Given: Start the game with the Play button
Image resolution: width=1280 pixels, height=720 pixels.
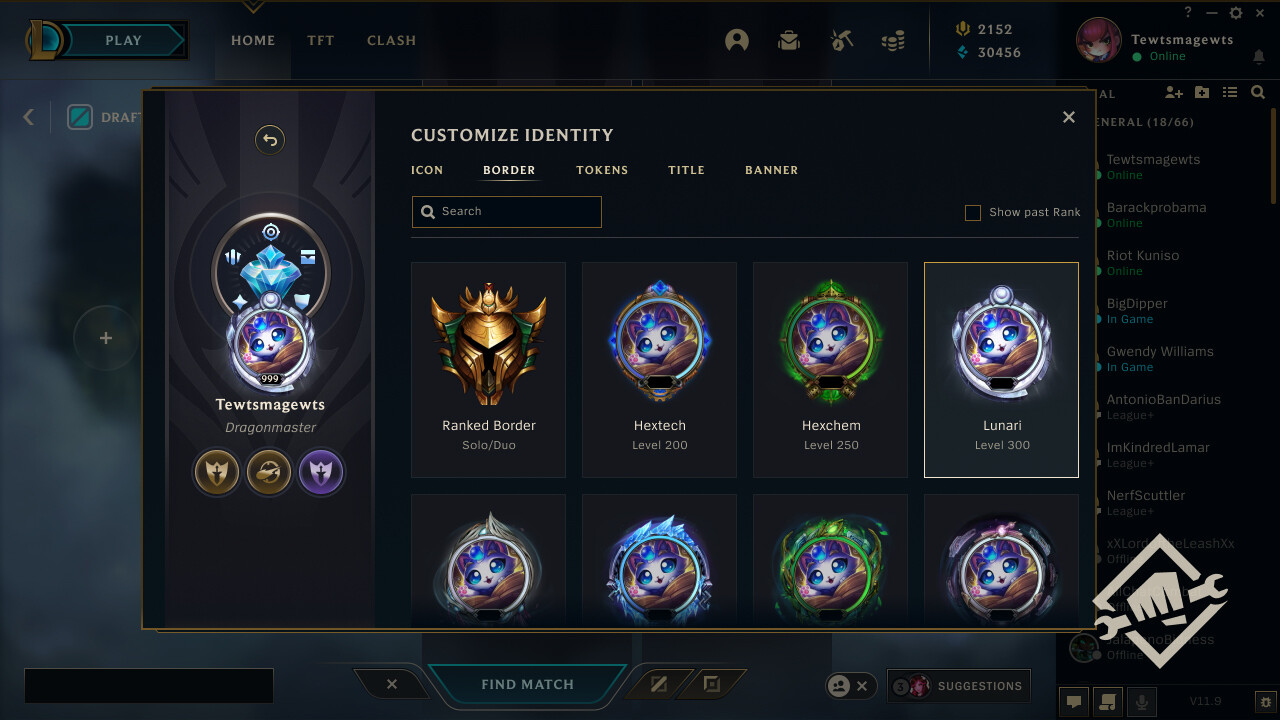Looking at the screenshot, I should [x=124, y=41].
